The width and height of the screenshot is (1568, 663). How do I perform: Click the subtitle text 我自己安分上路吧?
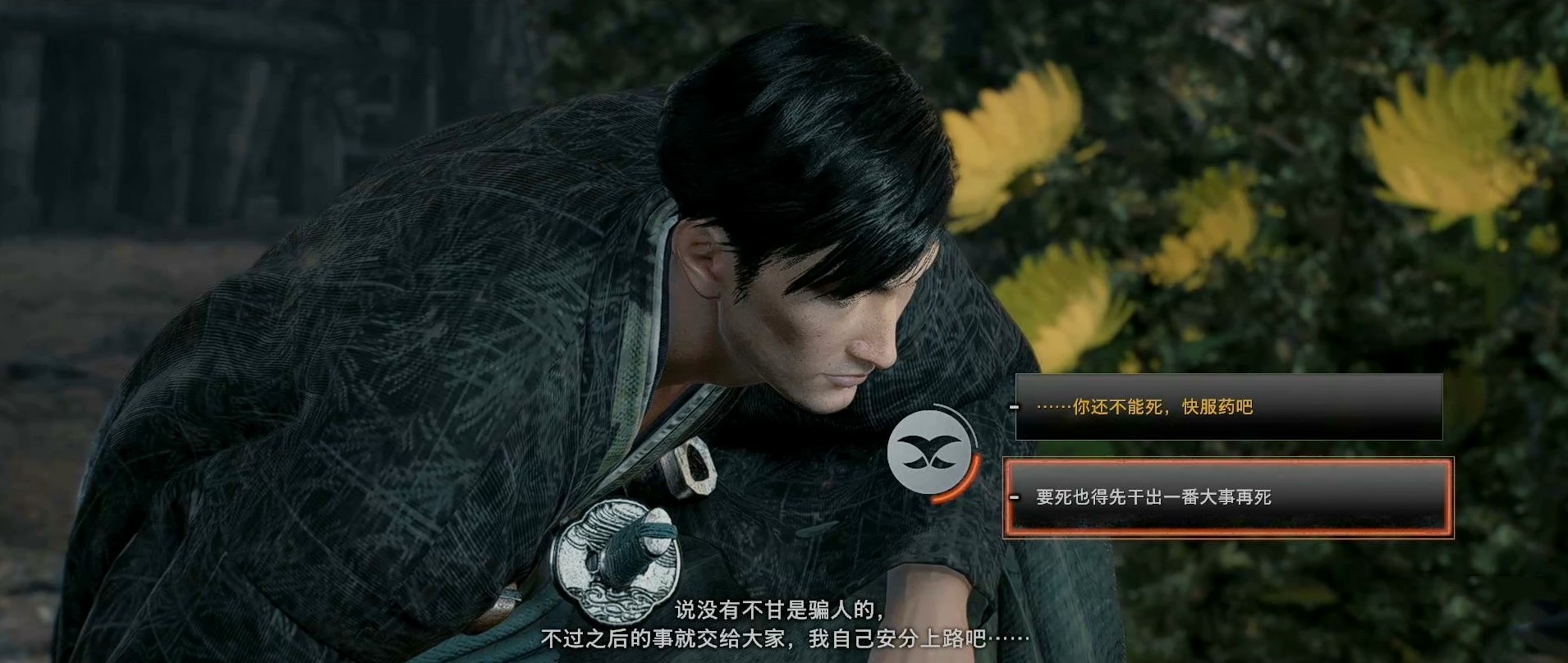[x=907, y=636]
